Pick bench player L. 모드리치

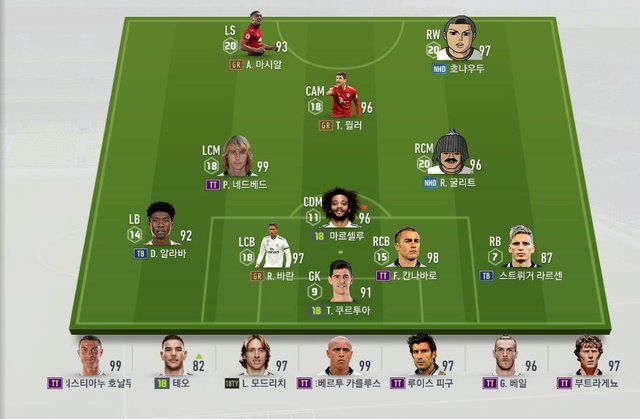pyautogui.click(x=254, y=356)
